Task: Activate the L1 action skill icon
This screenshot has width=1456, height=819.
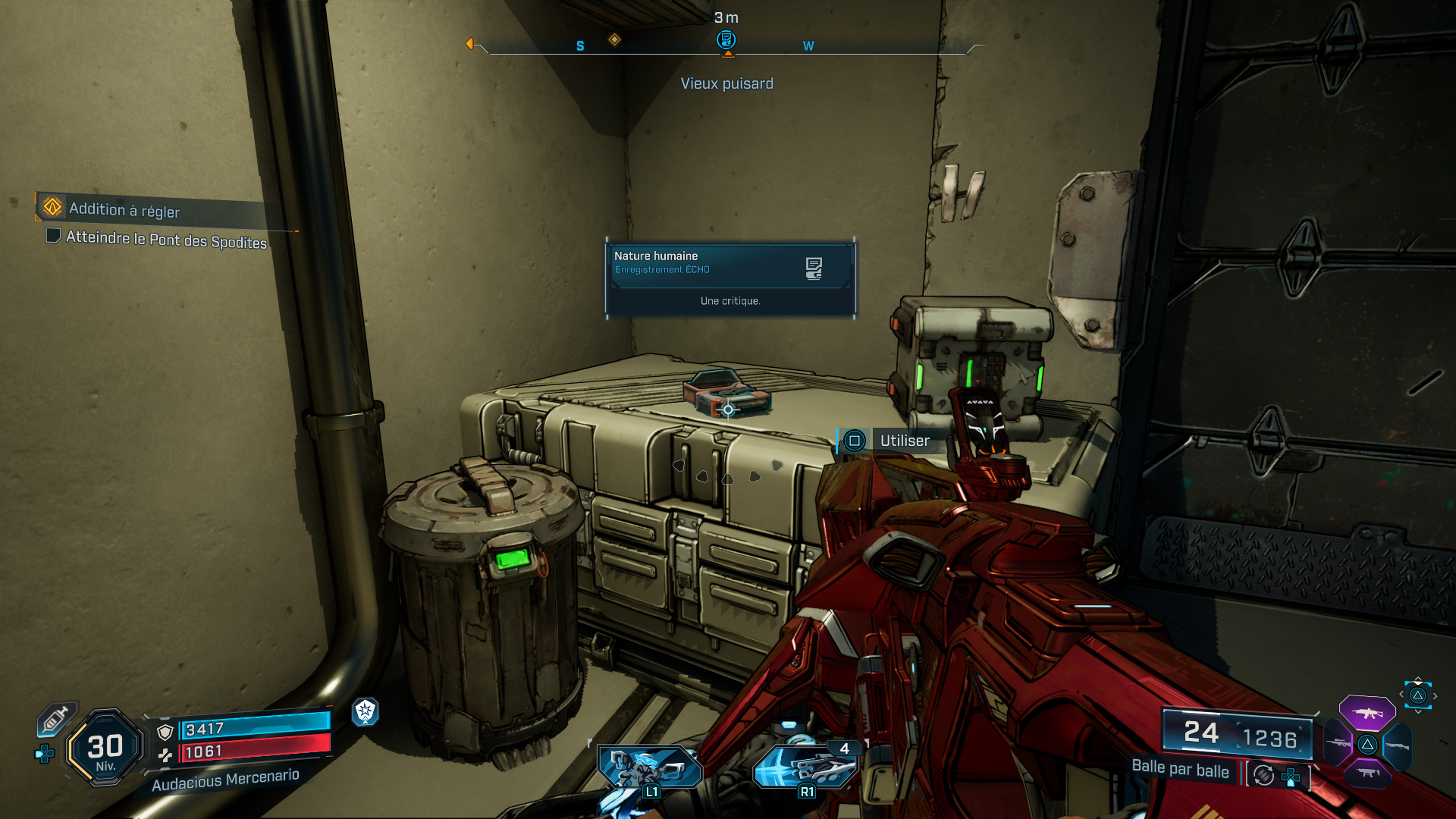Action: point(650,768)
